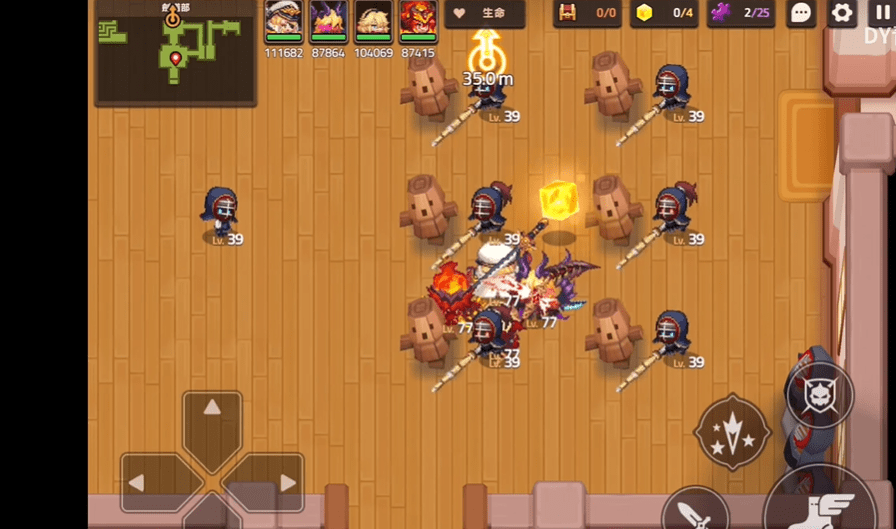
Task: Activate the chain skill with stars
Action: [x=733, y=432]
